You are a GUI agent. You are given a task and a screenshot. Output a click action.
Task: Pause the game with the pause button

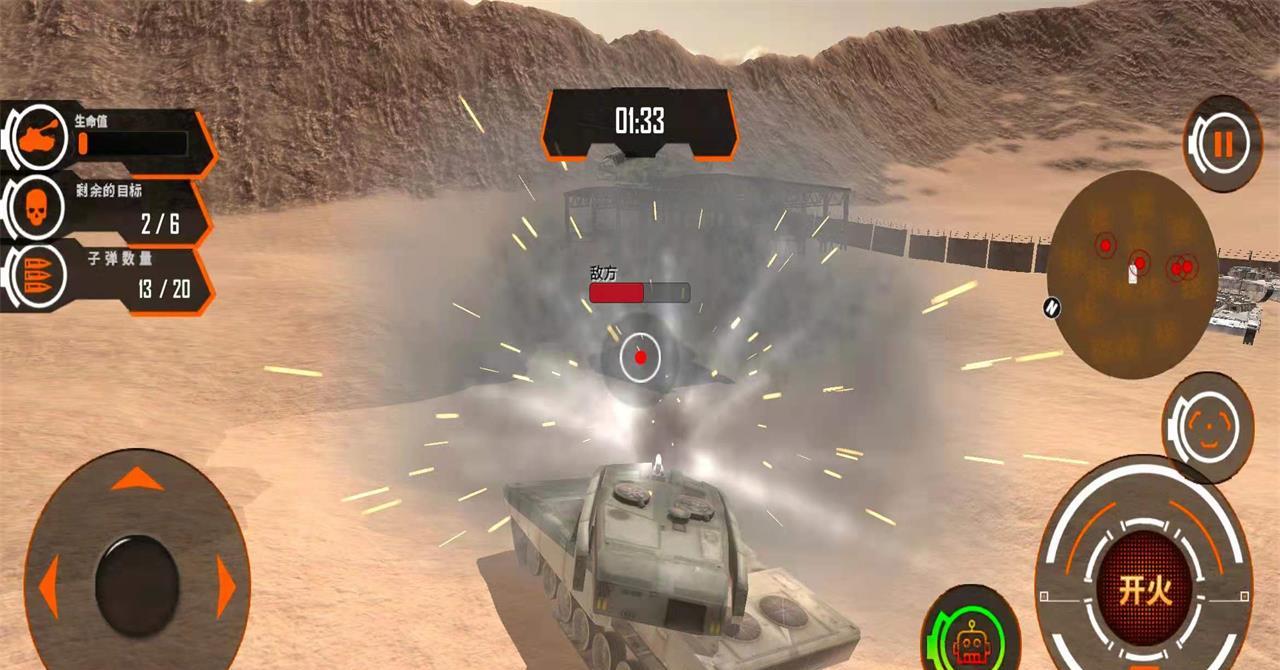1222,144
